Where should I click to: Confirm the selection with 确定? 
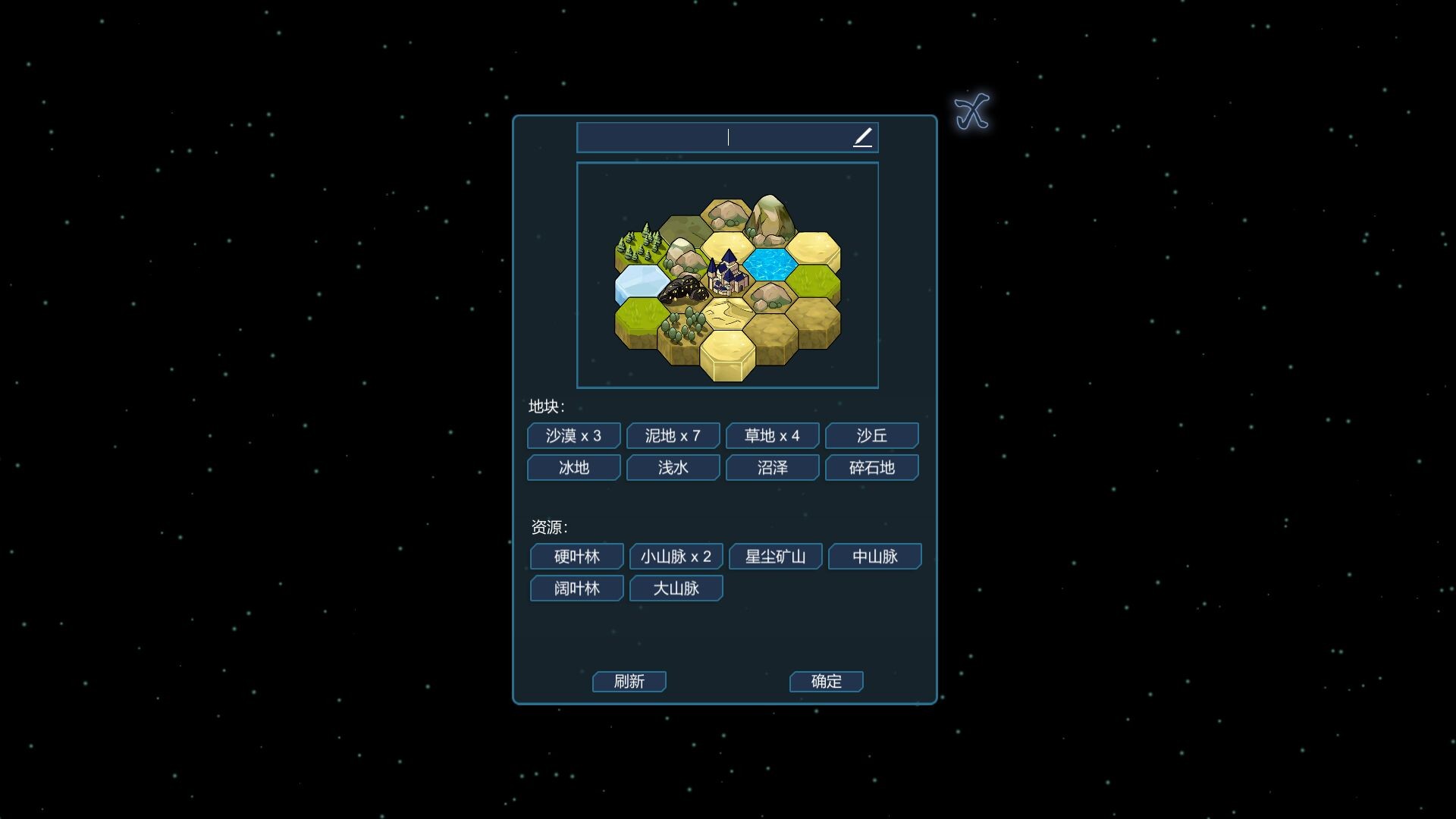(x=827, y=682)
